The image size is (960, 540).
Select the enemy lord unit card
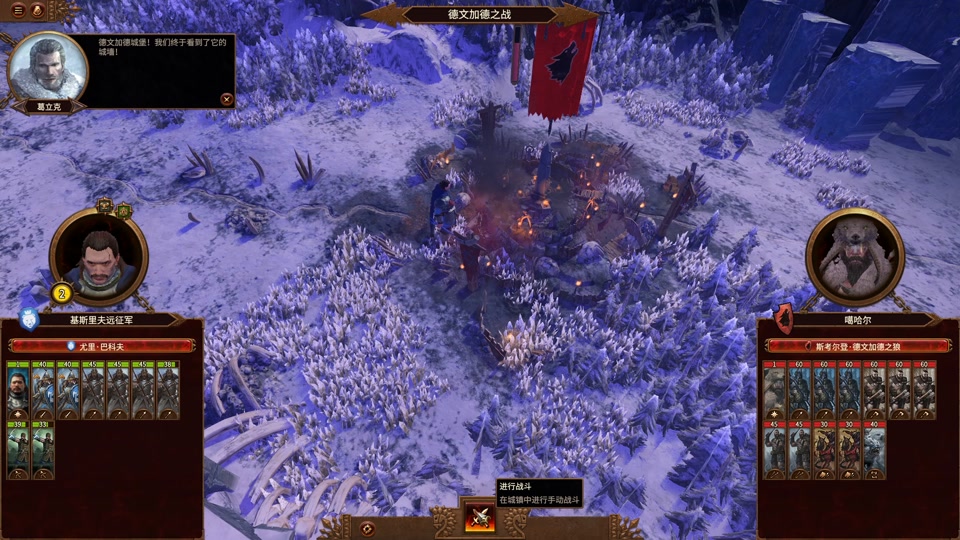pos(775,389)
